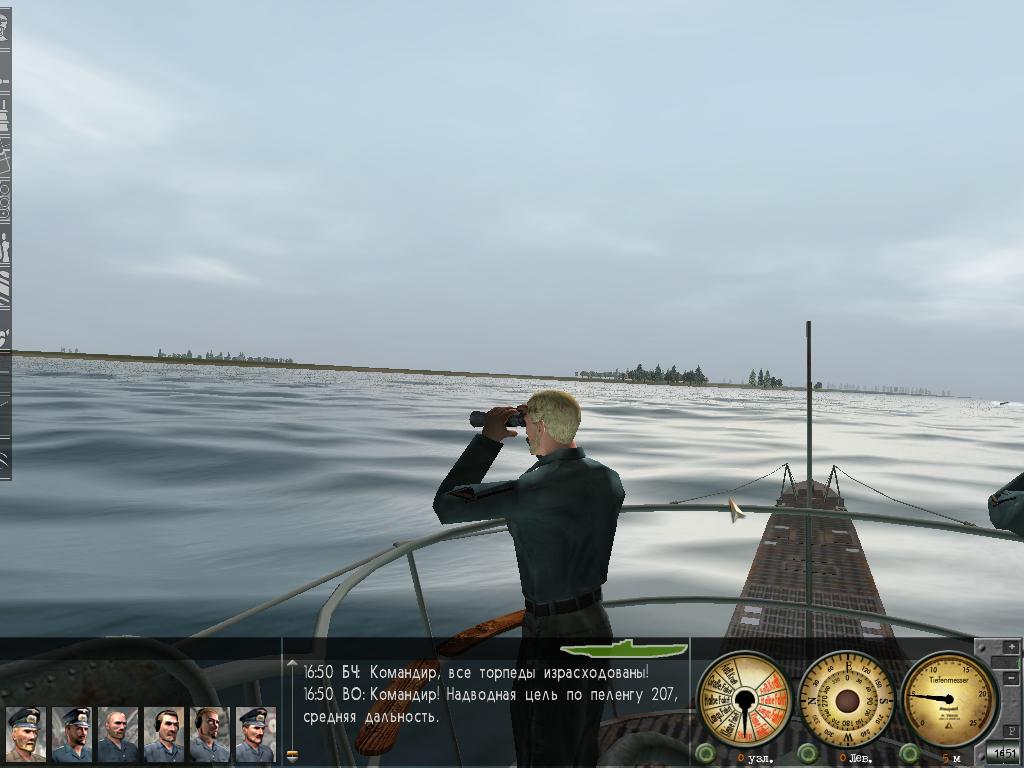
Task: Click the compass heading dial
Action: pos(847,698)
